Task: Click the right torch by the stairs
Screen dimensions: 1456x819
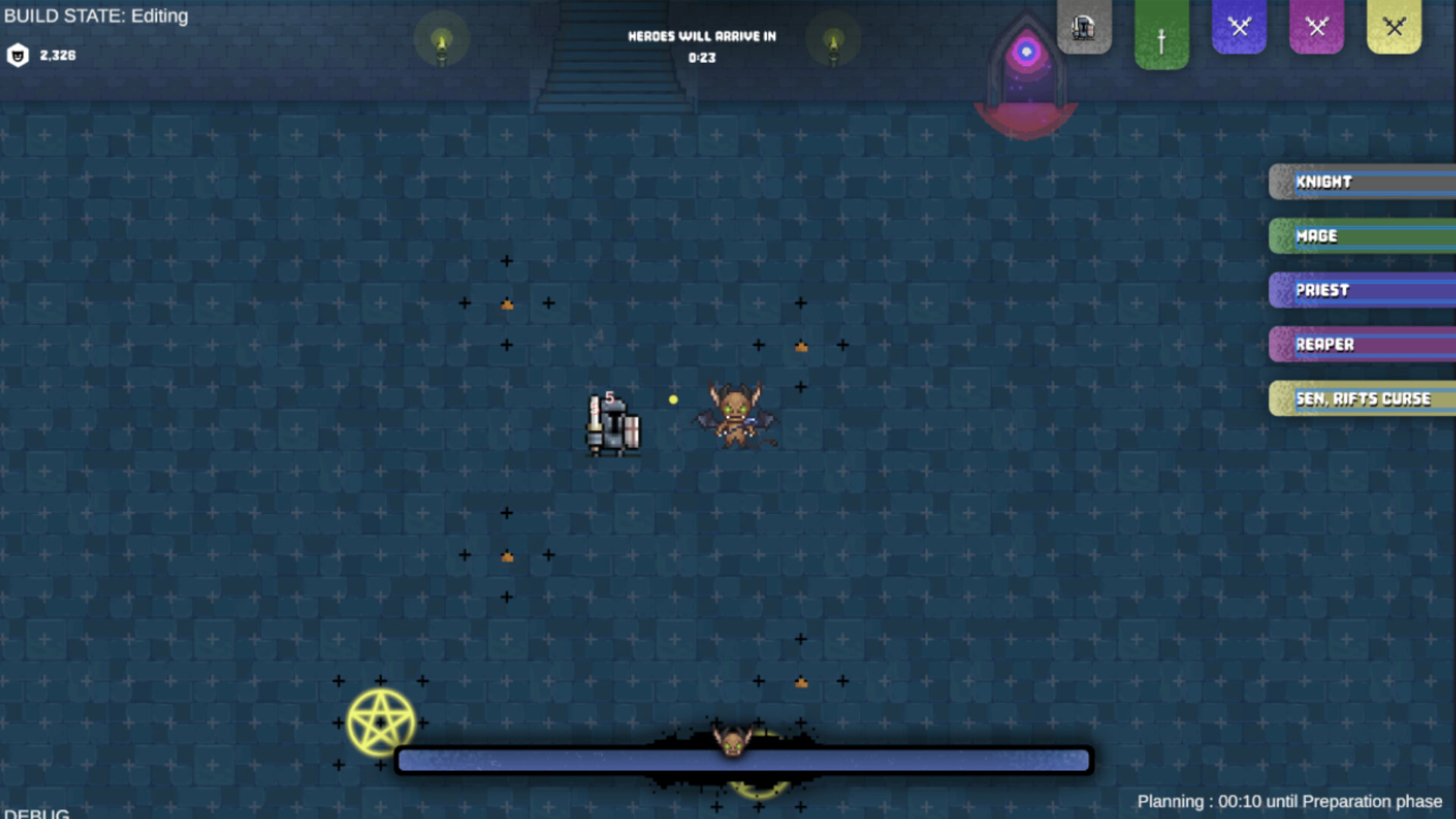Action: point(834,43)
